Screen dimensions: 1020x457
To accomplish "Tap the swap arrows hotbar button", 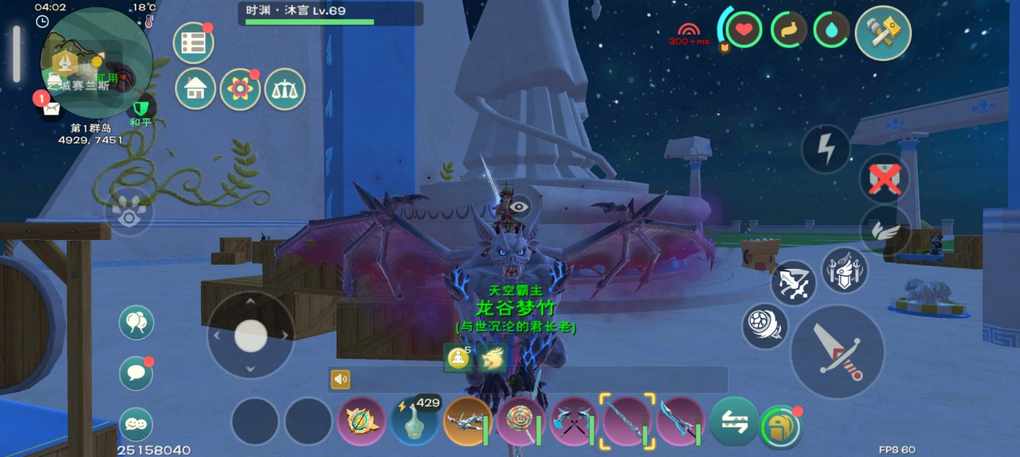I will click(x=733, y=421).
